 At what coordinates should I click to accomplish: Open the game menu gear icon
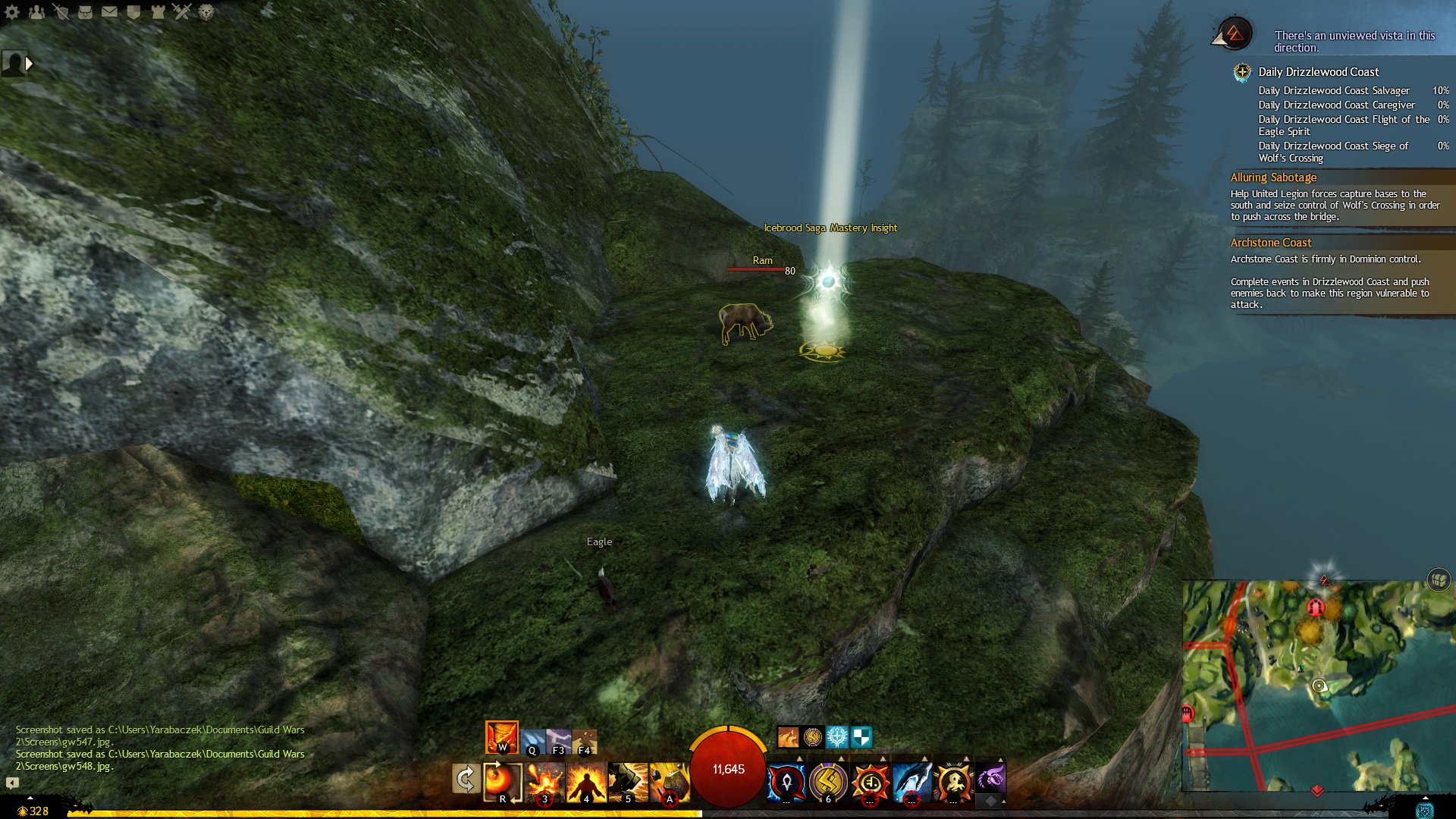click(12, 12)
